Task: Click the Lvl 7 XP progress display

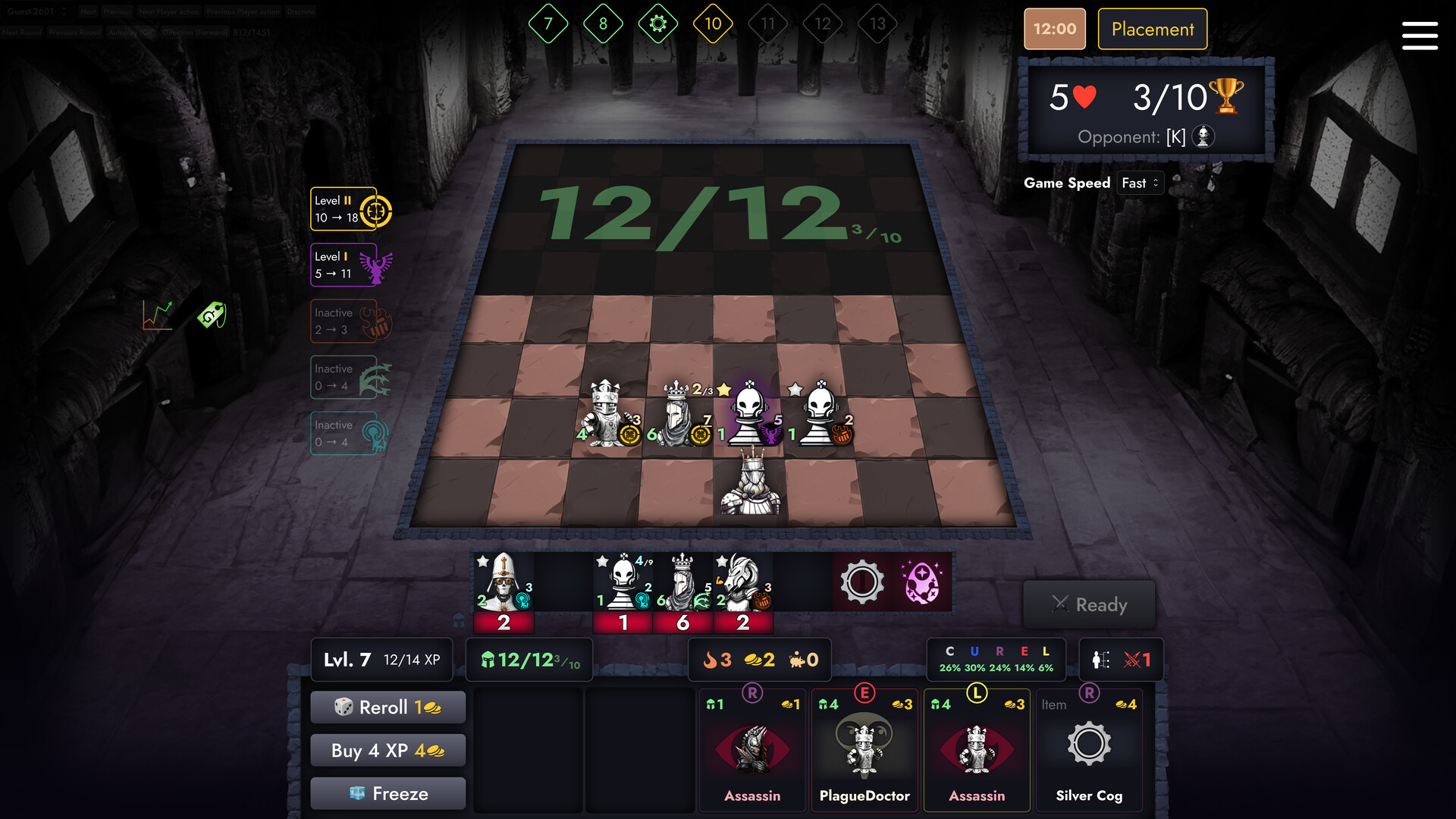Action: (x=381, y=659)
